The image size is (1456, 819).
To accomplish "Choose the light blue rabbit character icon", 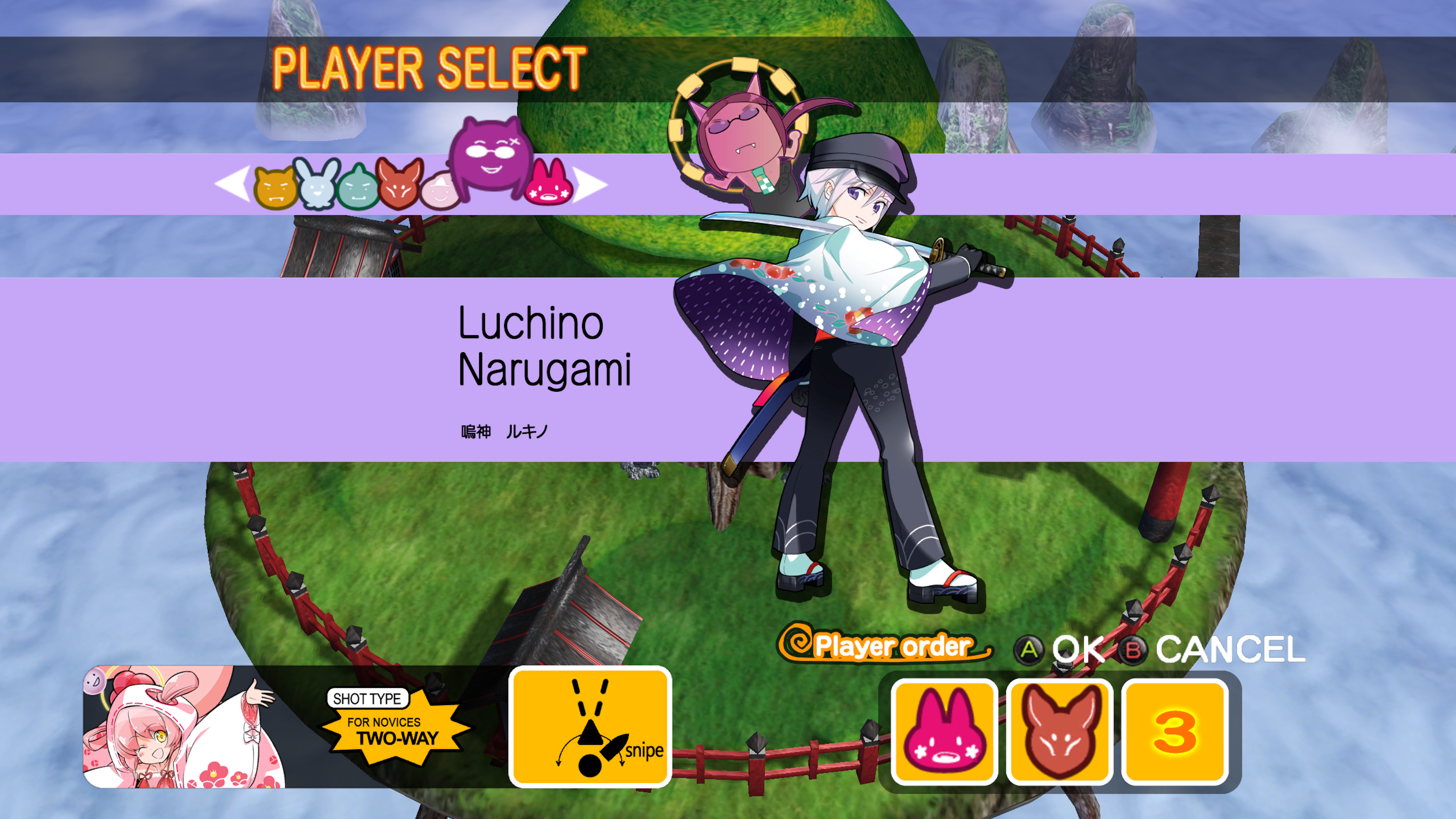I will (318, 184).
